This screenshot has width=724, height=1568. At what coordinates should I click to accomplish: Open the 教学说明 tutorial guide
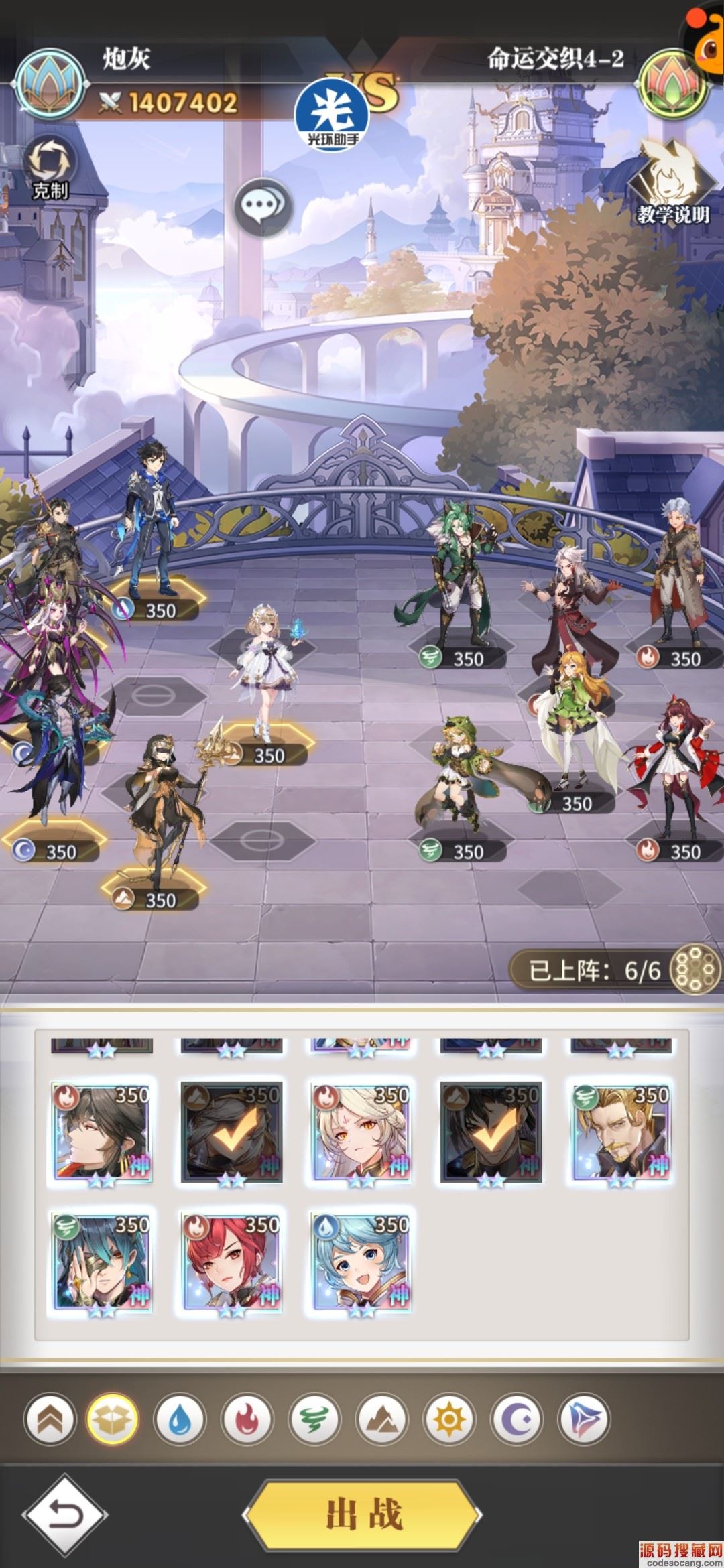672,182
